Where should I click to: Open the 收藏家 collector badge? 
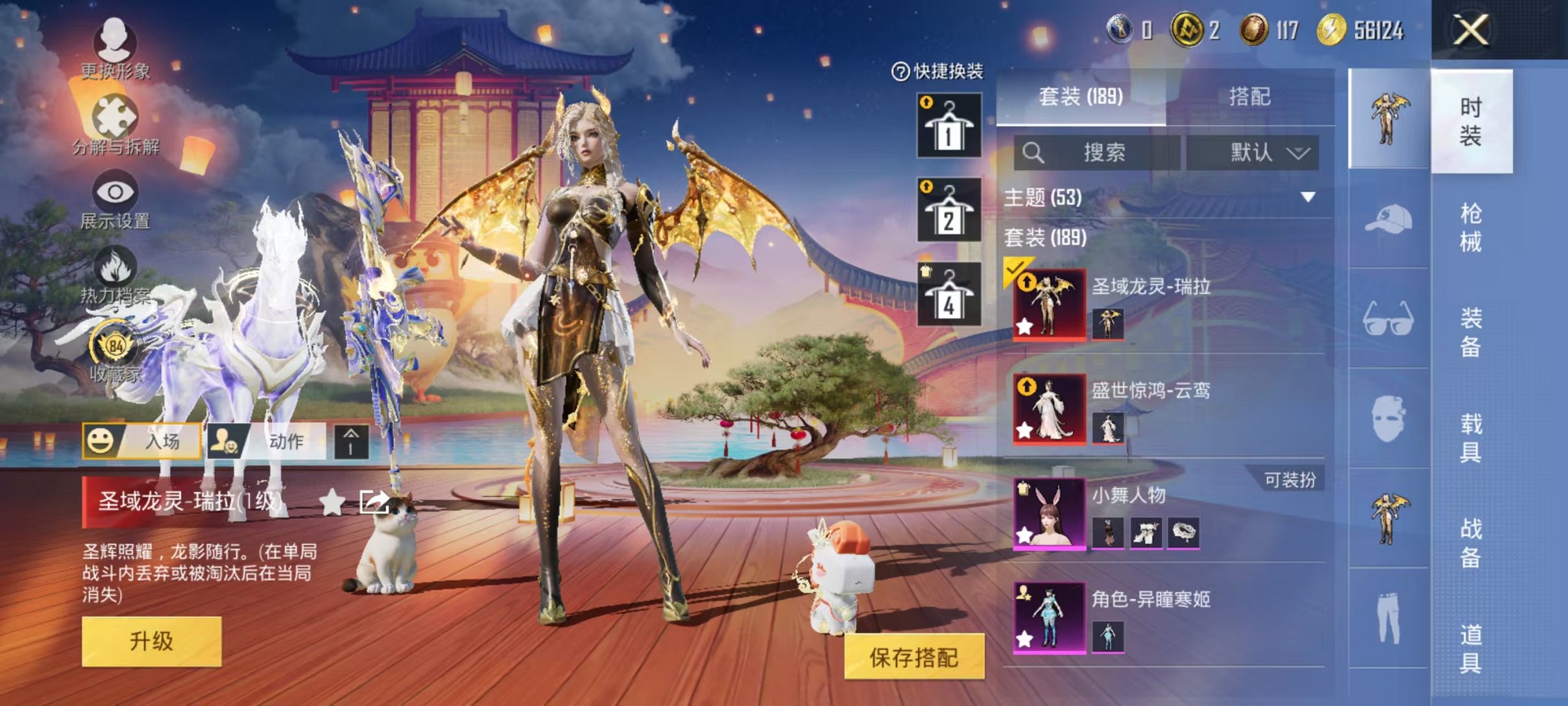point(115,350)
